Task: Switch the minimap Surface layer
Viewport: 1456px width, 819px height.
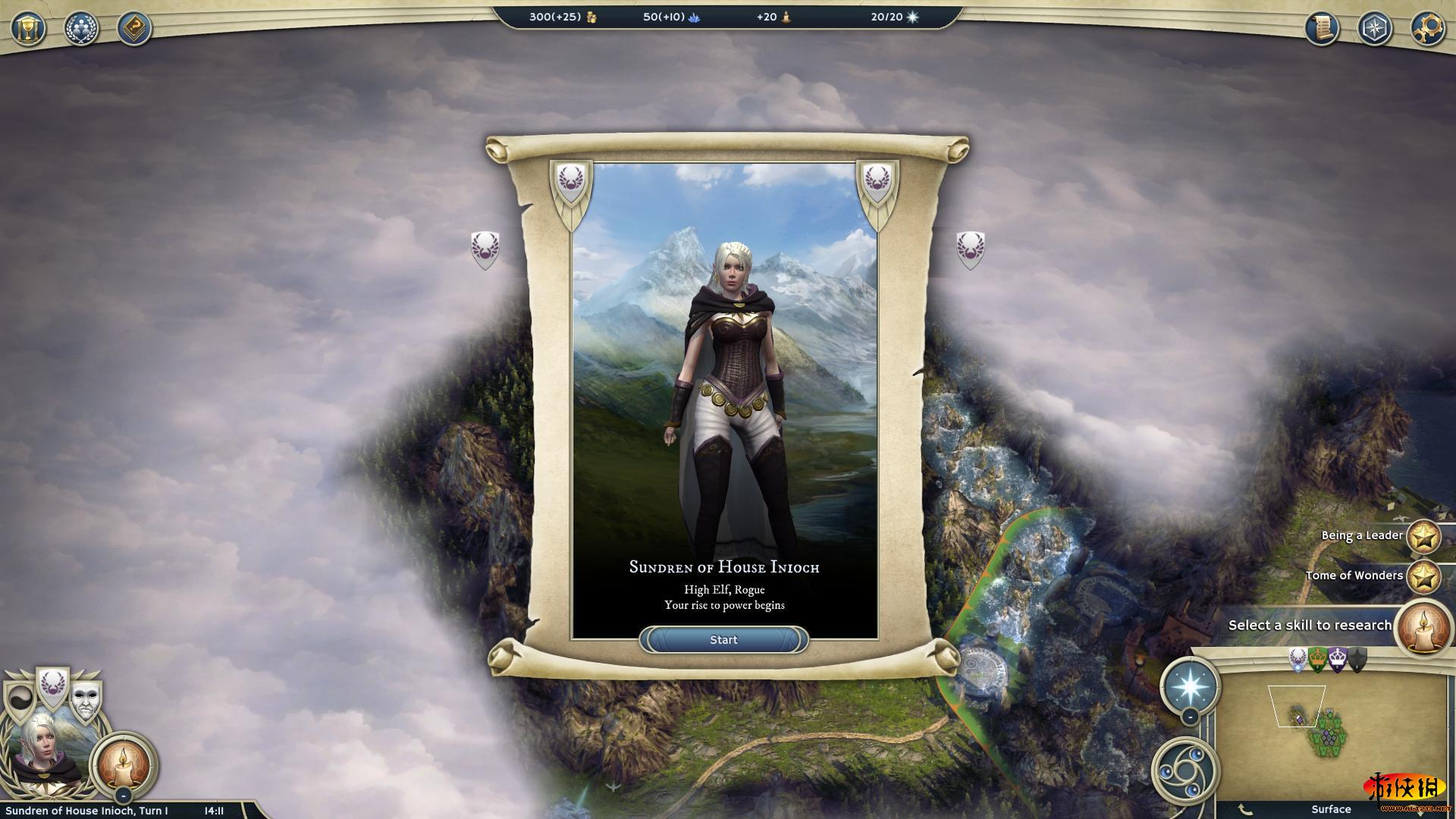Action: click(x=1331, y=809)
